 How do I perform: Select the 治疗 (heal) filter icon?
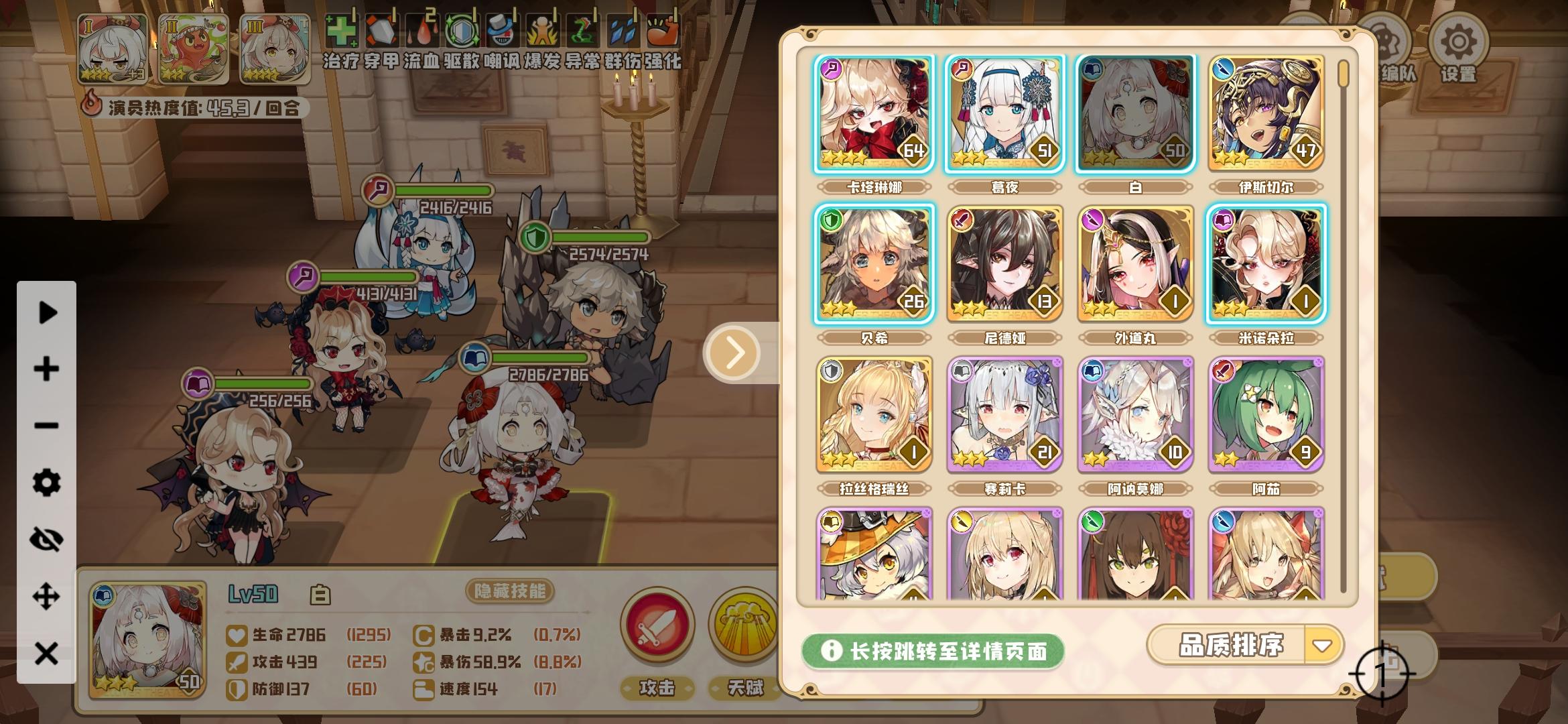pyautogui.click(x=342, y=32)
